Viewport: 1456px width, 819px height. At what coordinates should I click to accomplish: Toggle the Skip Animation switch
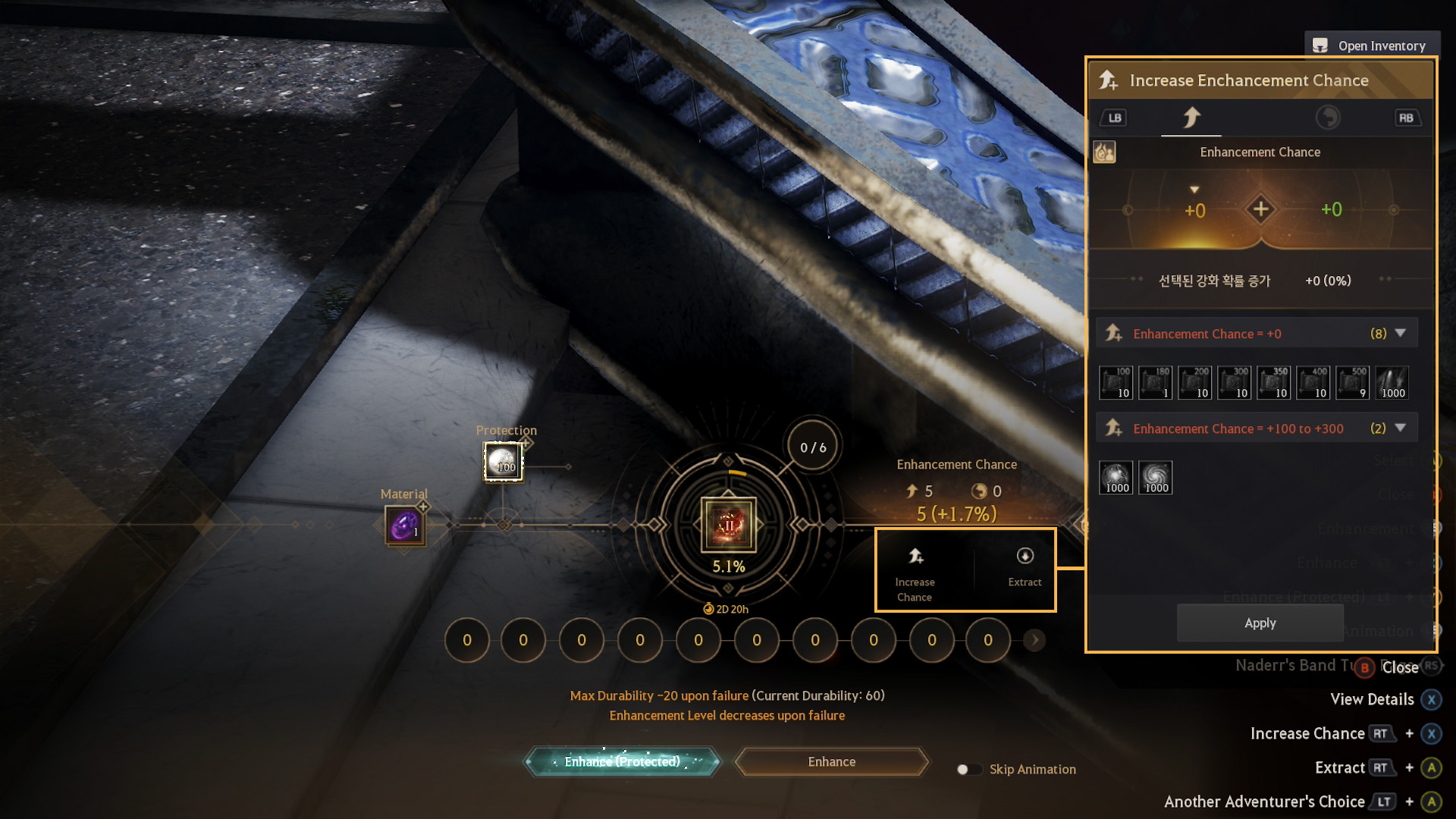pos(968,769)
